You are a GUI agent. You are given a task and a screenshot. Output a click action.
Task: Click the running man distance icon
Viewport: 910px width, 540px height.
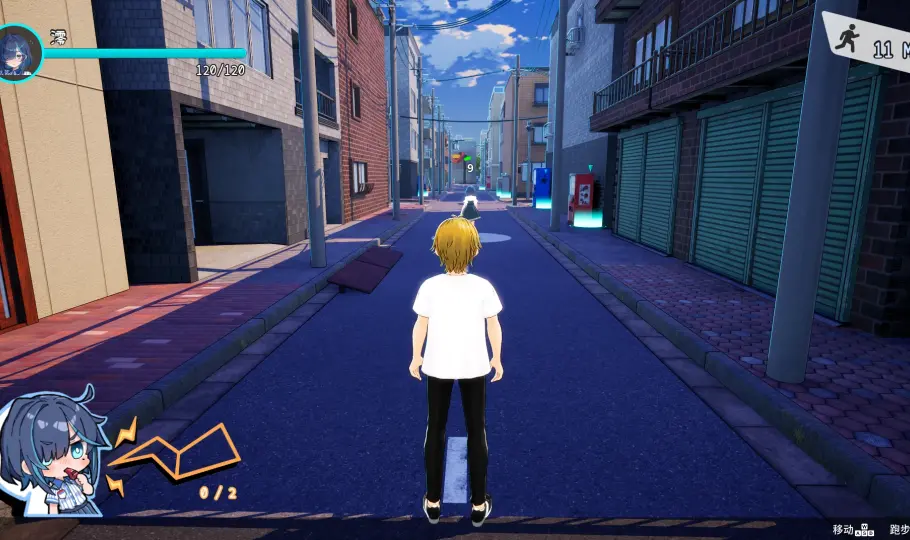coord(850,39)
